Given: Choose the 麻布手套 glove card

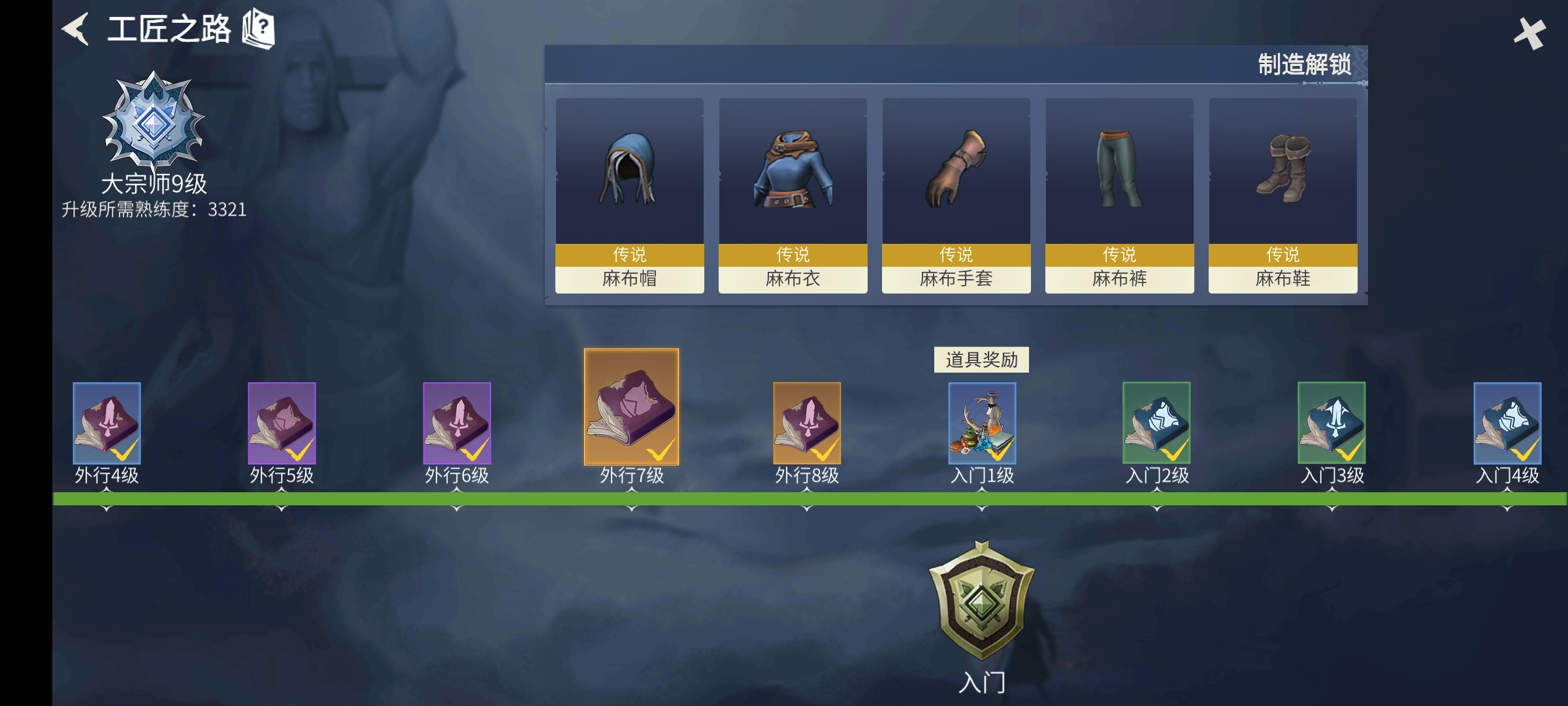Looking at the screenshot, I should pos(956,195).
